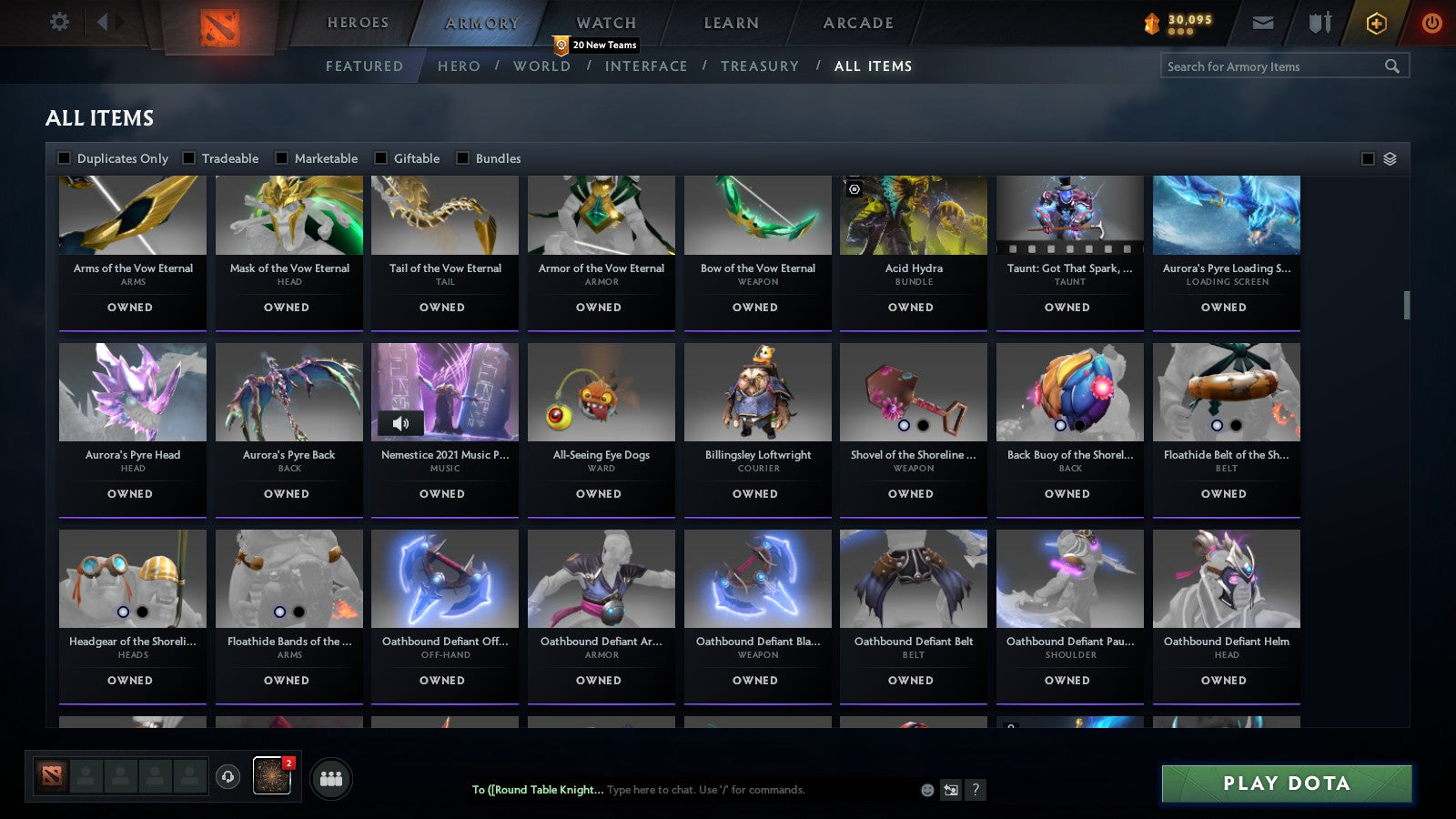Open the settings gear menu
Screen dimensions: 1456x819
click(59, 22)
